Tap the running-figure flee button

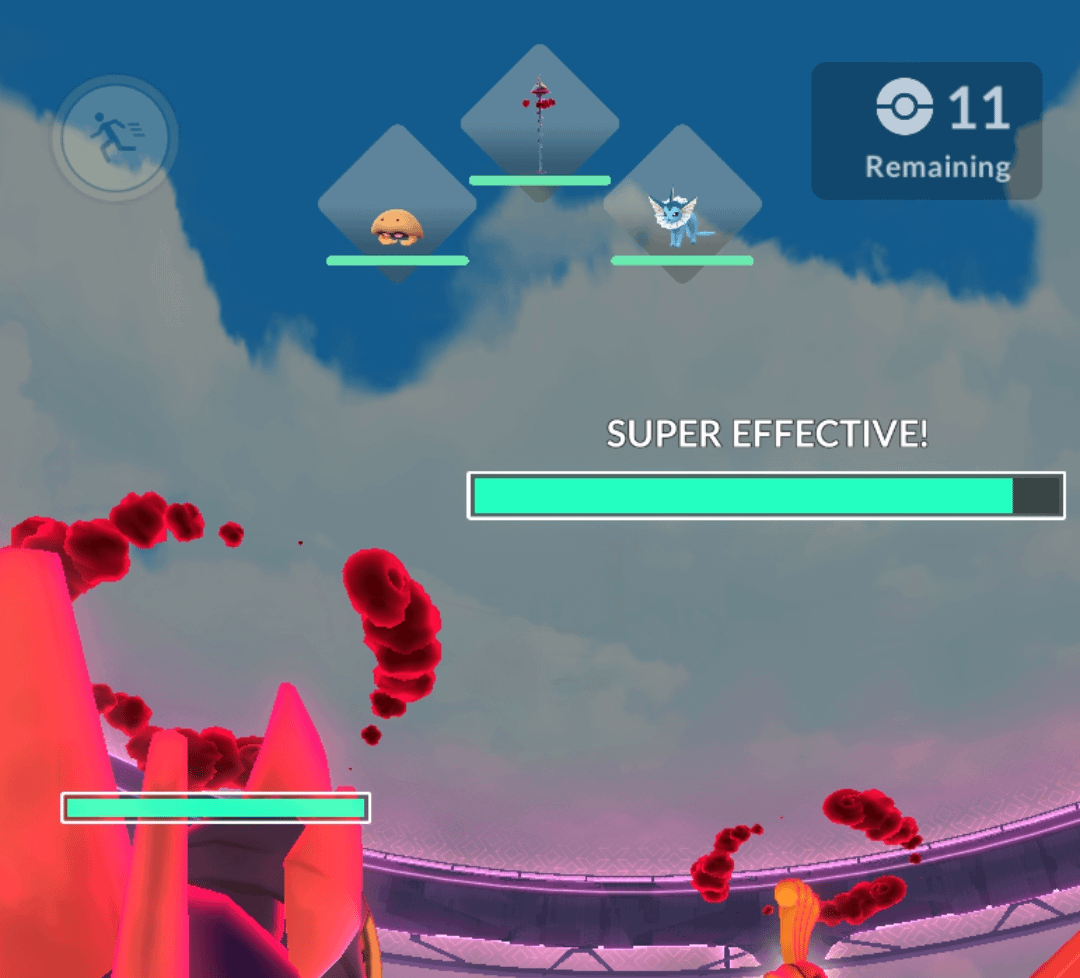tap(115, 136)
